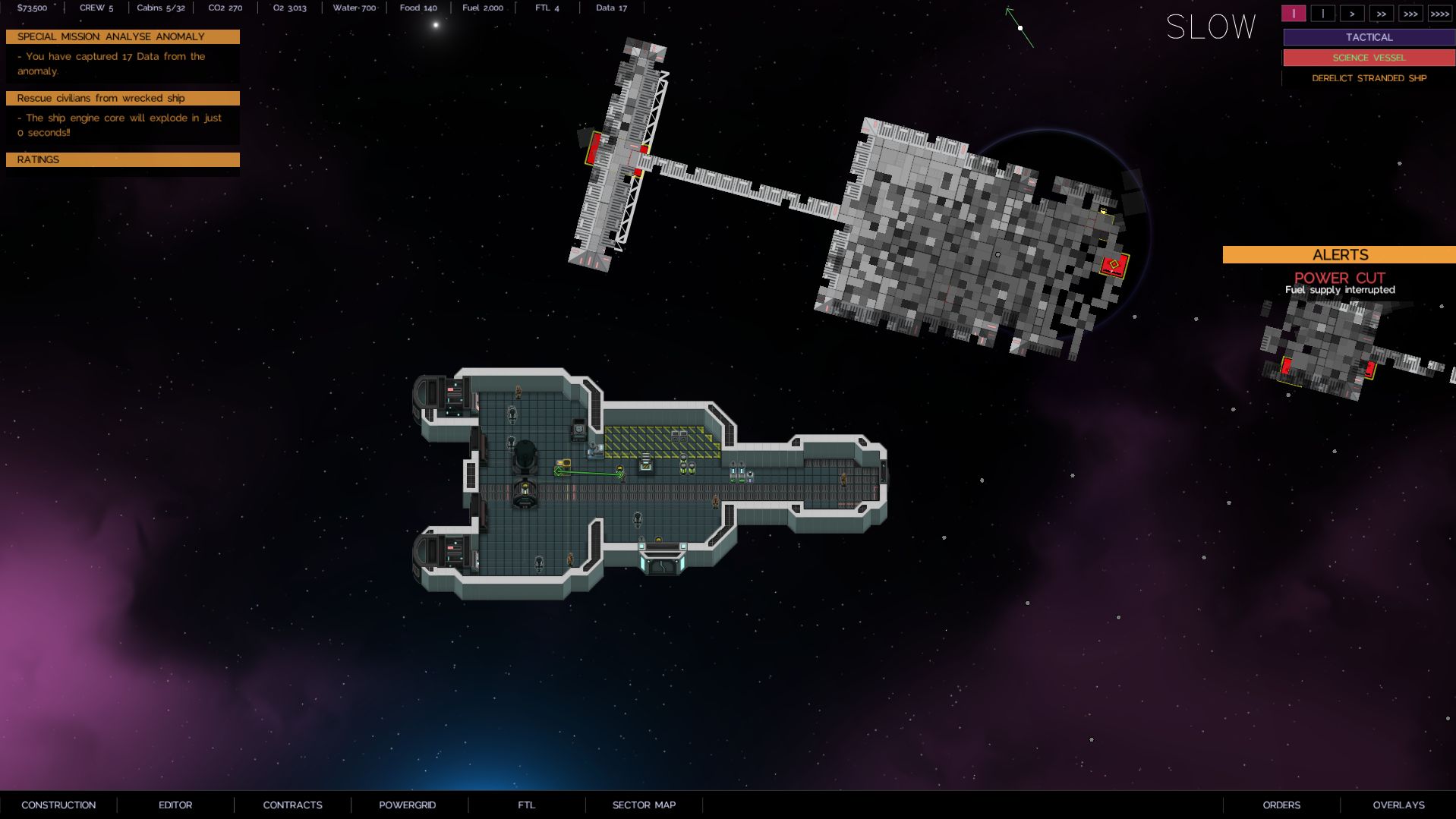This screenshot has height=819, width=1456.
Task: Collapse the rescue civilians mission panel
Action: tap(122, 98)
